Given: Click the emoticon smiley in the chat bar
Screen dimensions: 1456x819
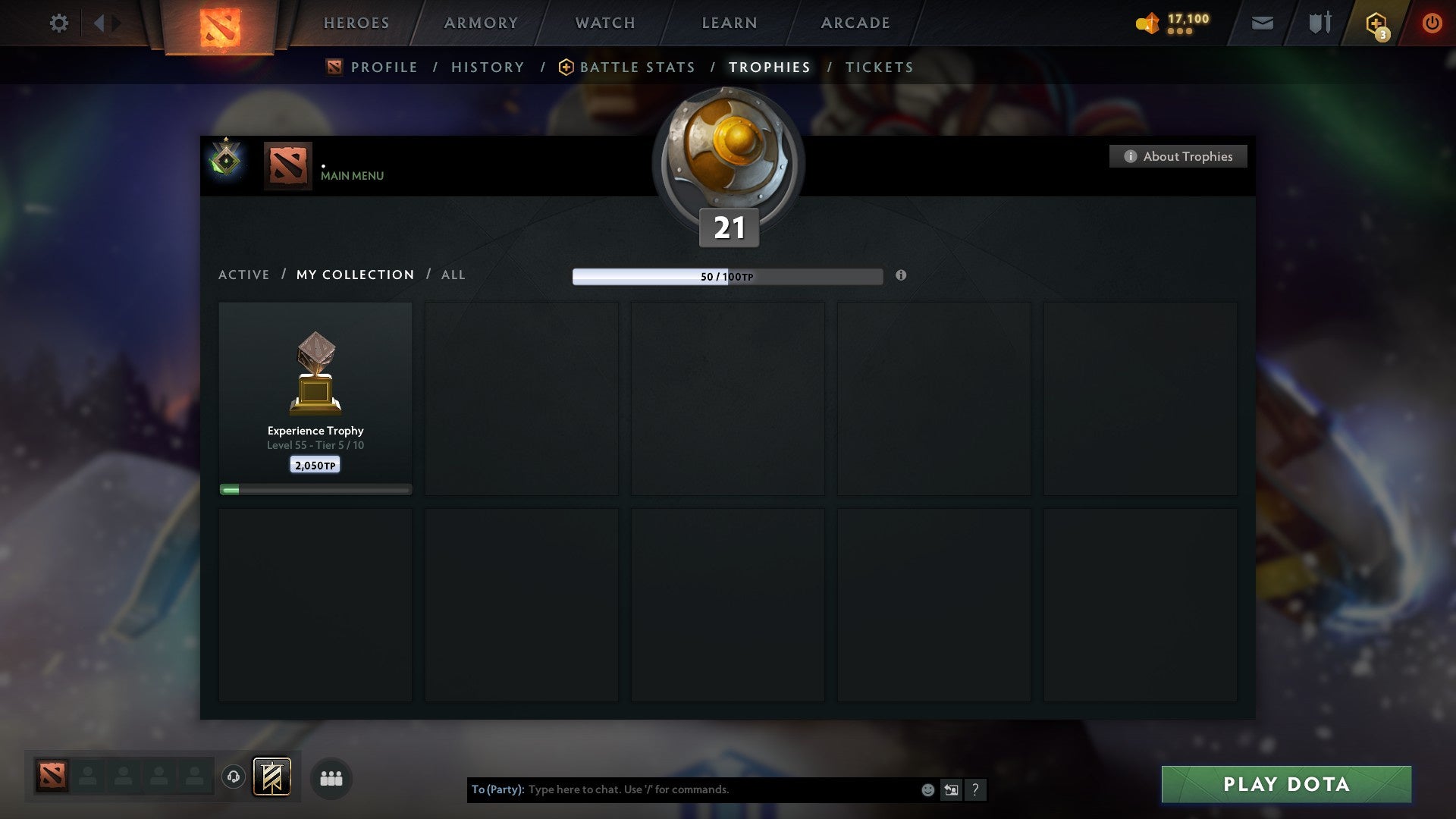Looking at the screenshot, I should click(x=927, y=789).
